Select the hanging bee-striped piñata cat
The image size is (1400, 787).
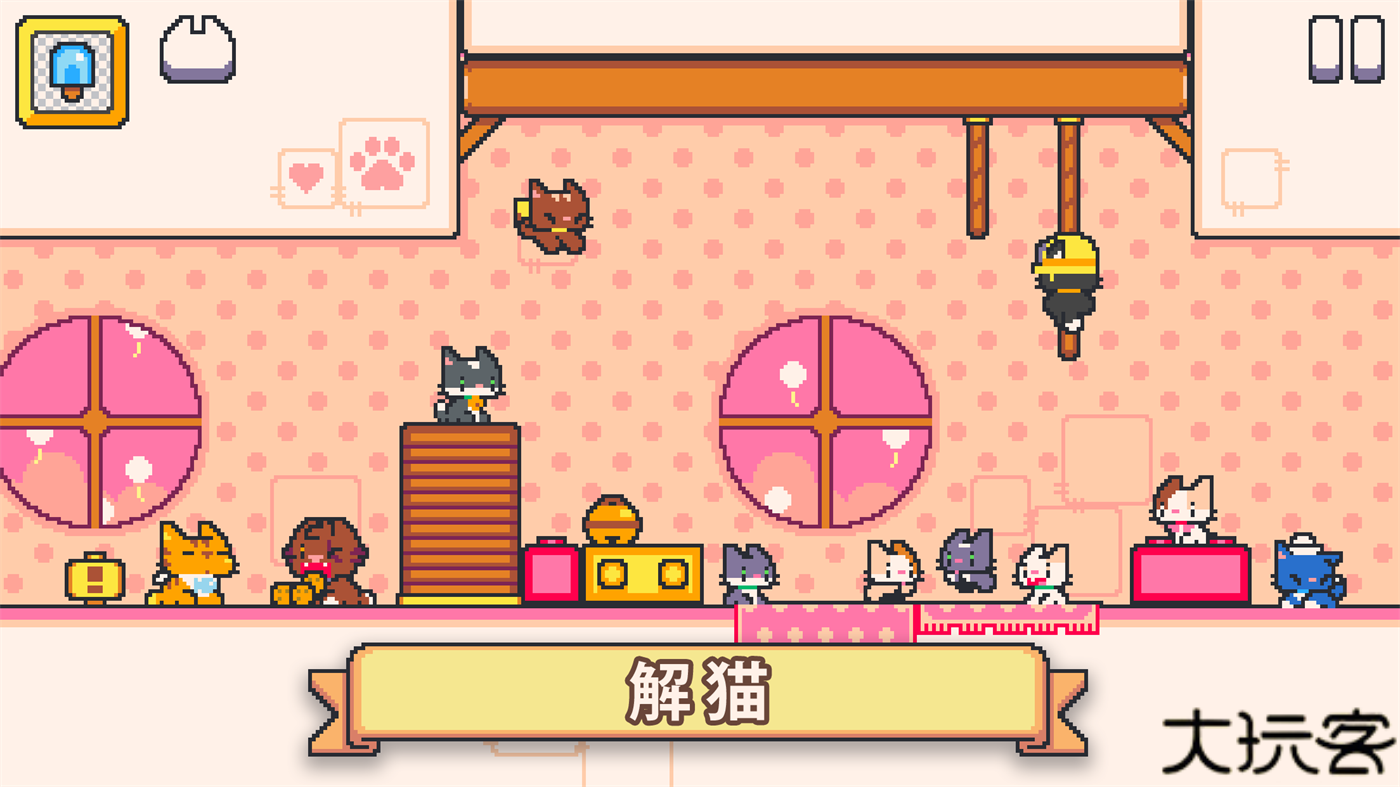tap(1066, 278)
